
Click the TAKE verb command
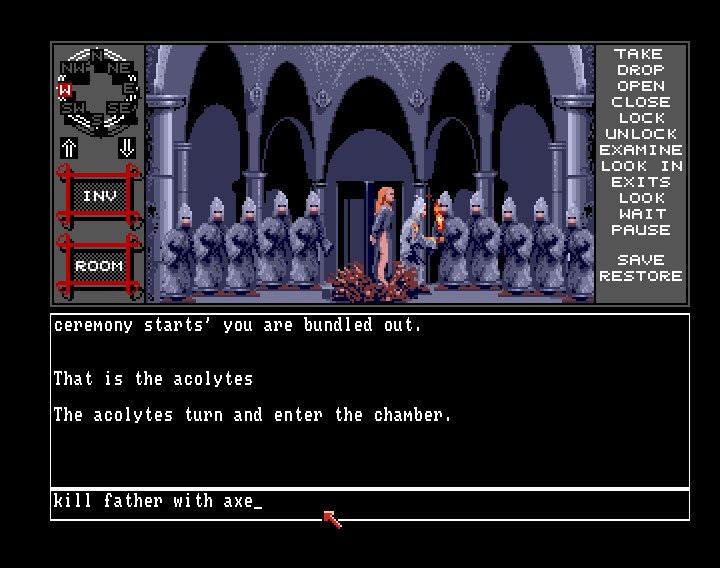pyautogui.click(x=640, y=54)
